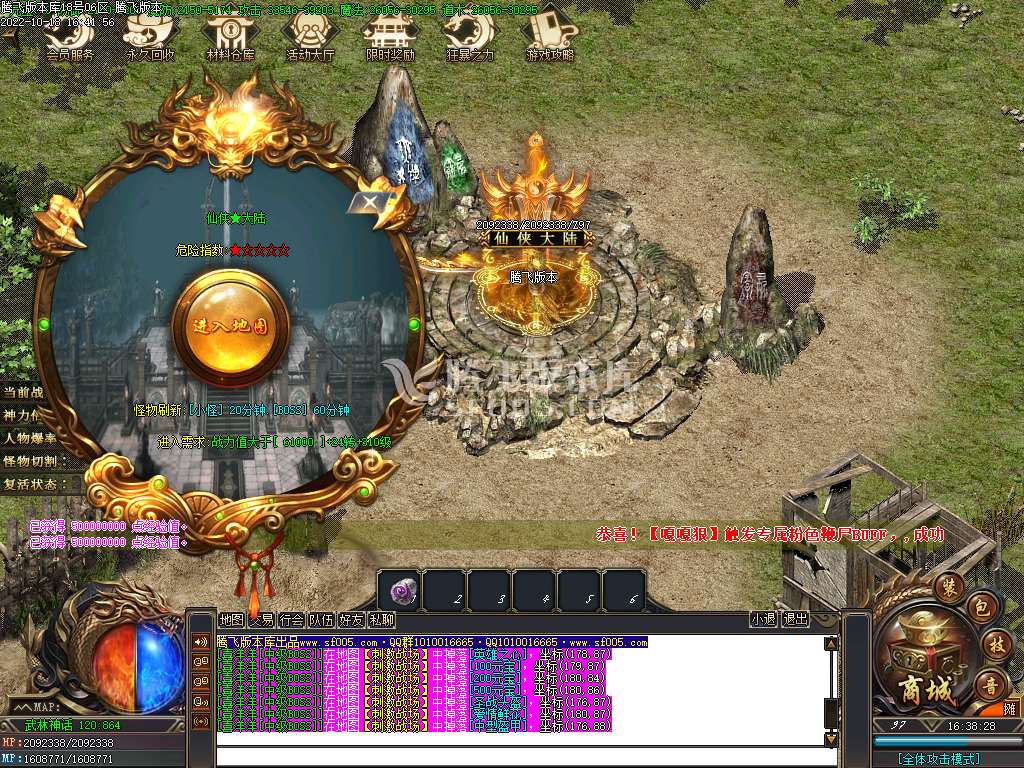Screen dimensions: 1024x768
Task: Open the 材料仓库 material warehouse
Action: coord(230,38)
